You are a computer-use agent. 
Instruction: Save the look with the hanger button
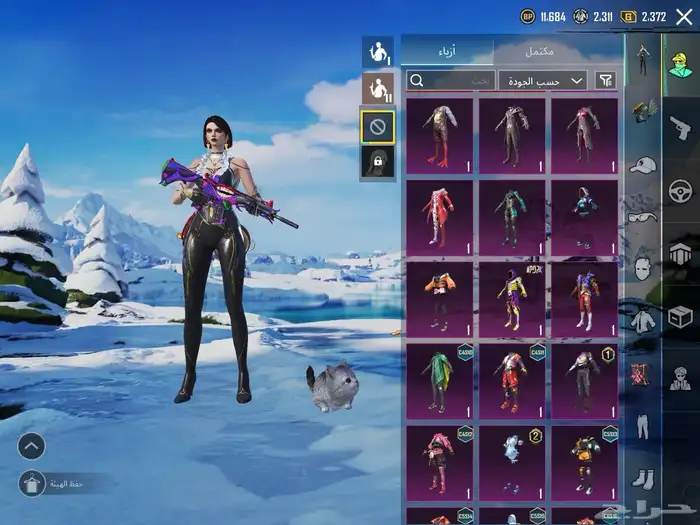click(x=32, y=483)
